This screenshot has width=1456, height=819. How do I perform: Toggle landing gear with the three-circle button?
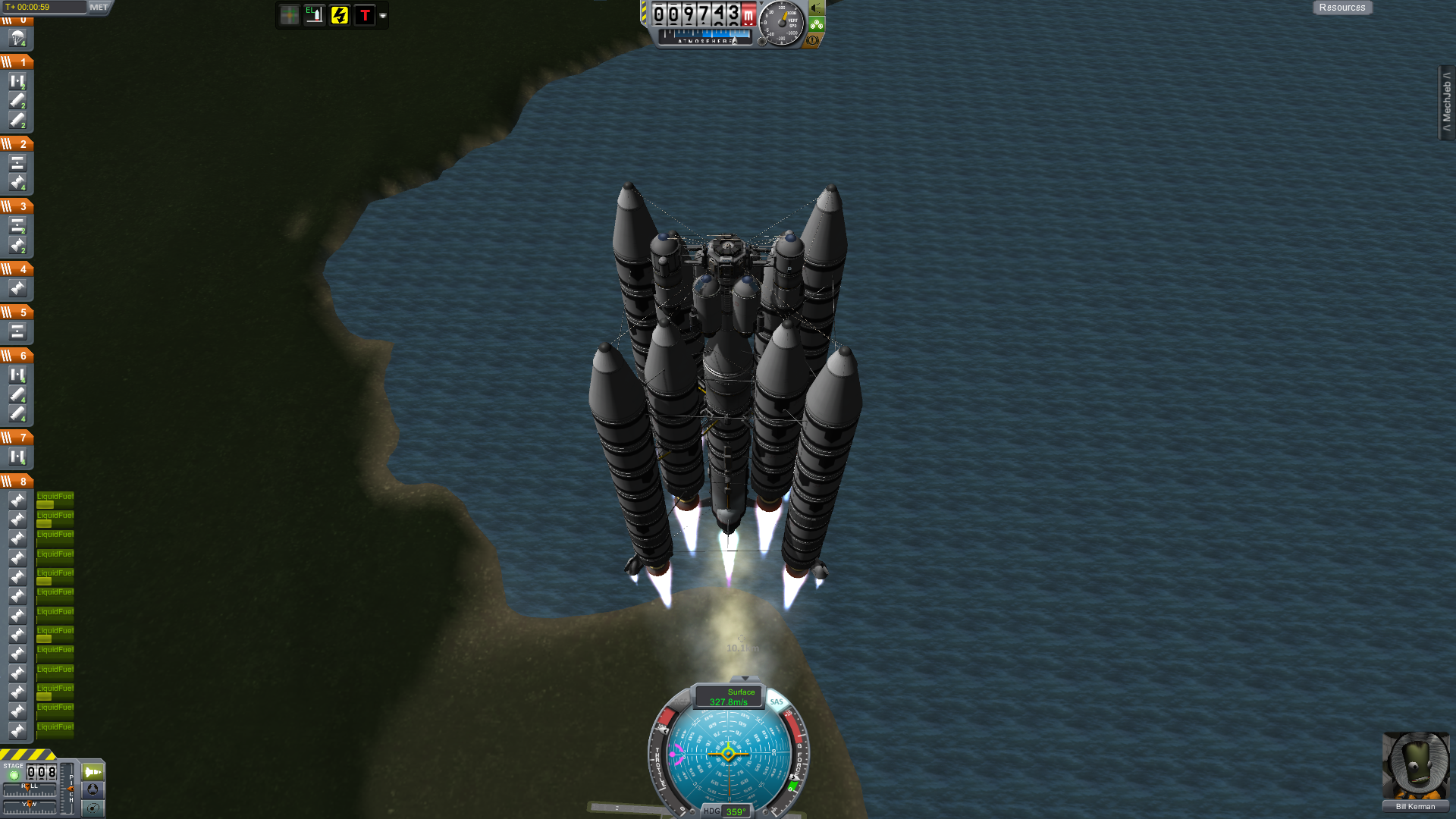[x=817, y=24]
